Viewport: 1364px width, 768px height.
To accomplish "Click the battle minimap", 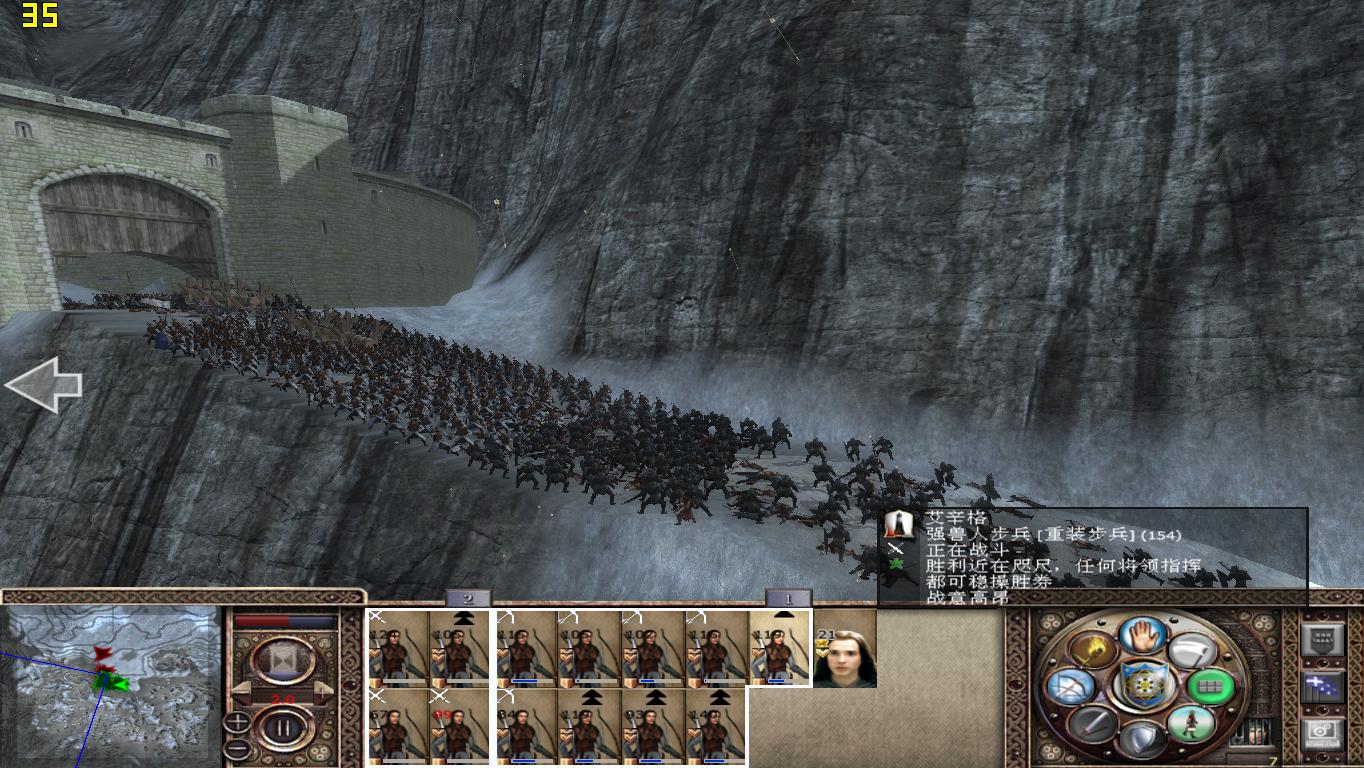I will [112, 685].
